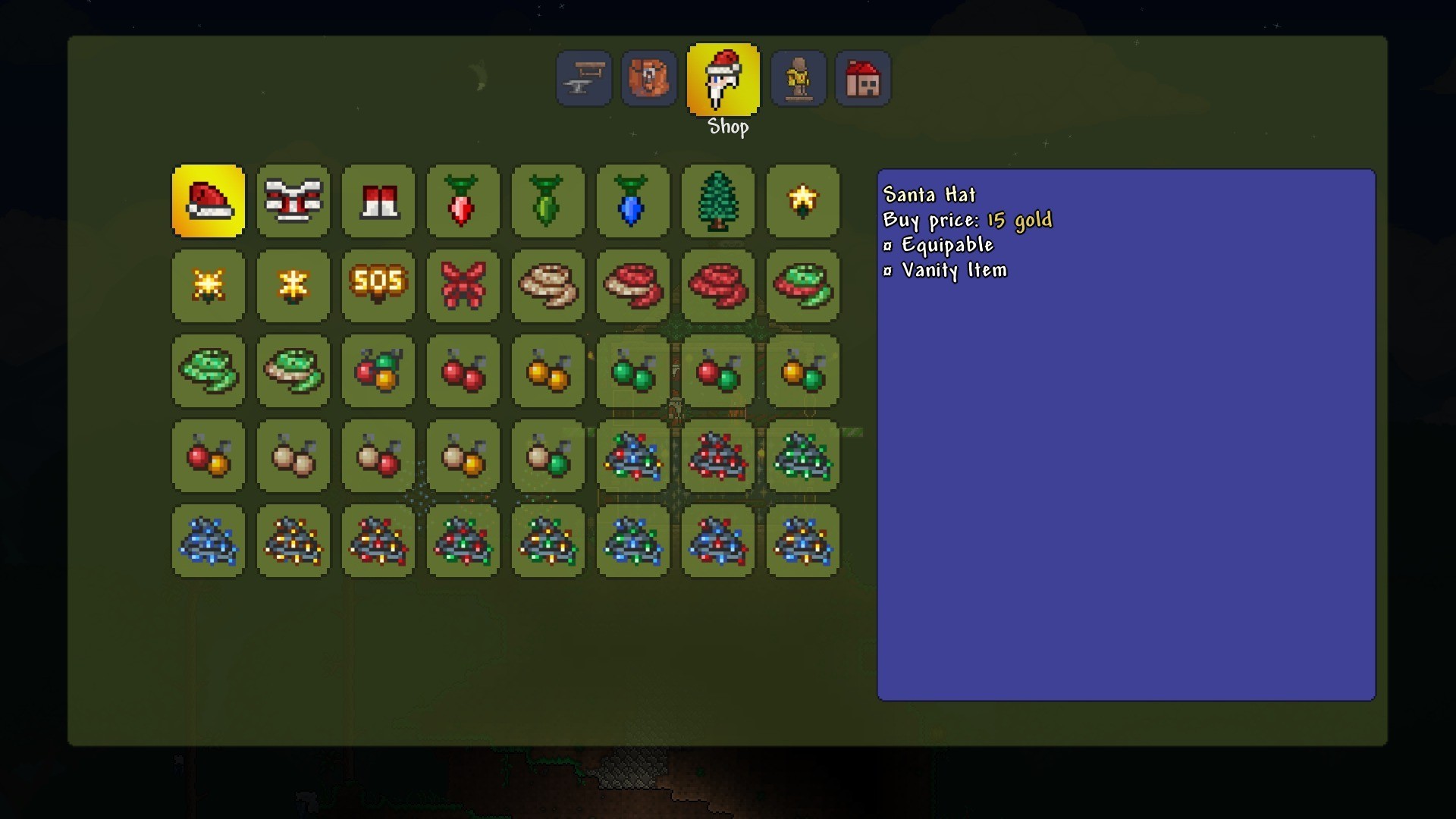The height and width of the screenshot is (819, 1456).
Task: Click the fur pelt icon near the top
Action: coord(648,78)
